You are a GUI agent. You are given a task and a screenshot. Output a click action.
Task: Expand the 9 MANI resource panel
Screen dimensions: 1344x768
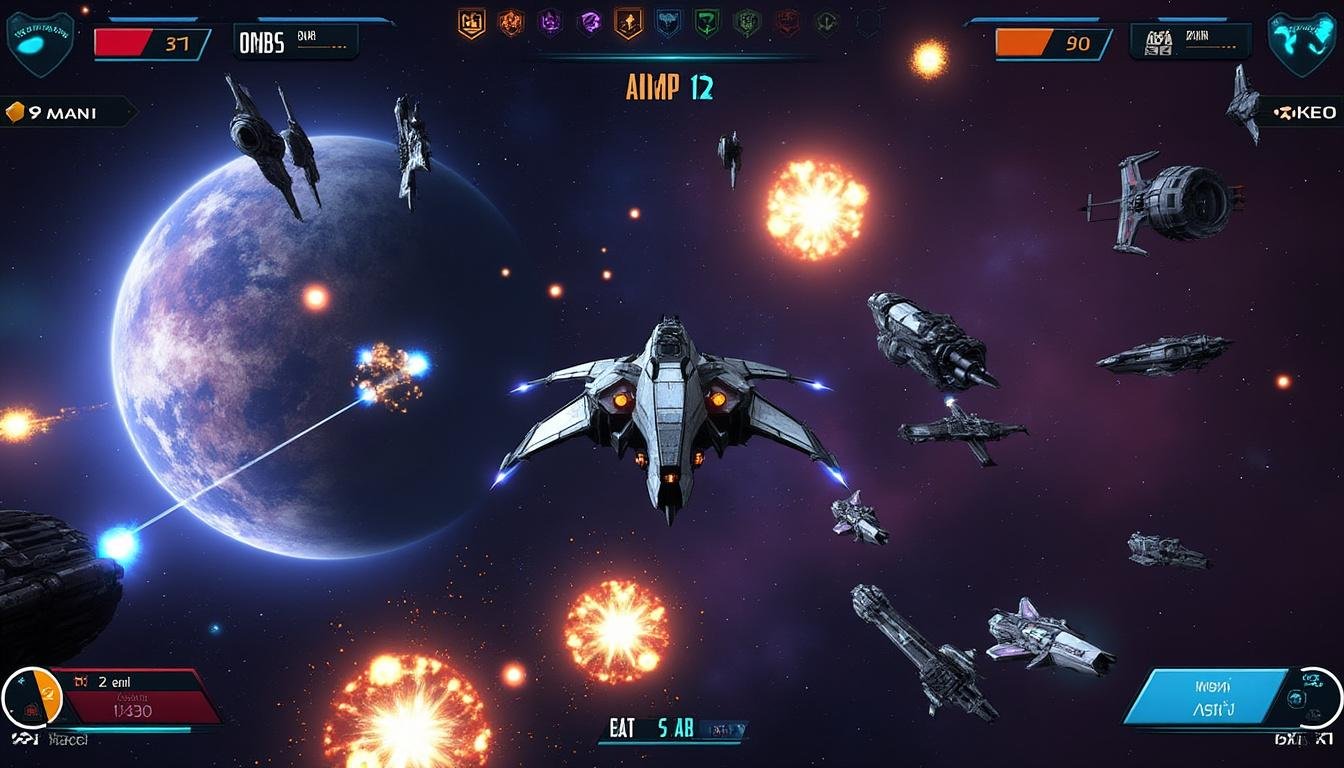pyautogui.click(x=60, y=112)
